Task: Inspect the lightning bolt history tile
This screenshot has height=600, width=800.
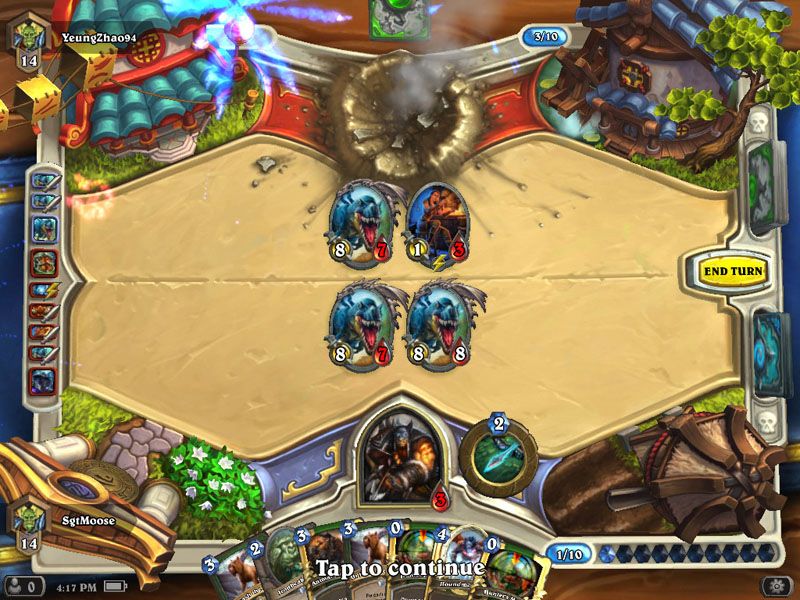Action: (43, 291)
